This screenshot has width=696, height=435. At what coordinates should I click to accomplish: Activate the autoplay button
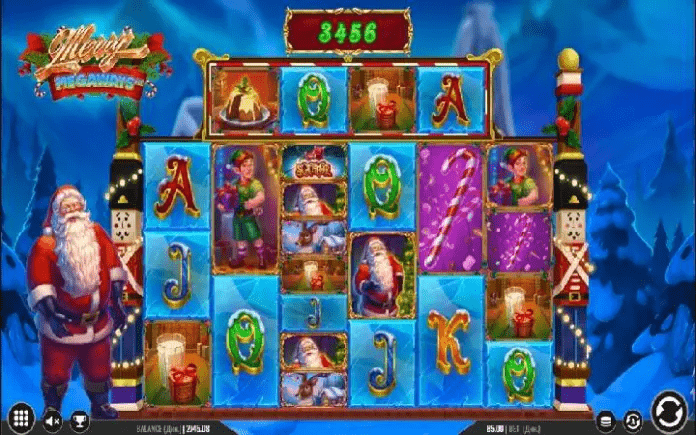tap(631, 421)
